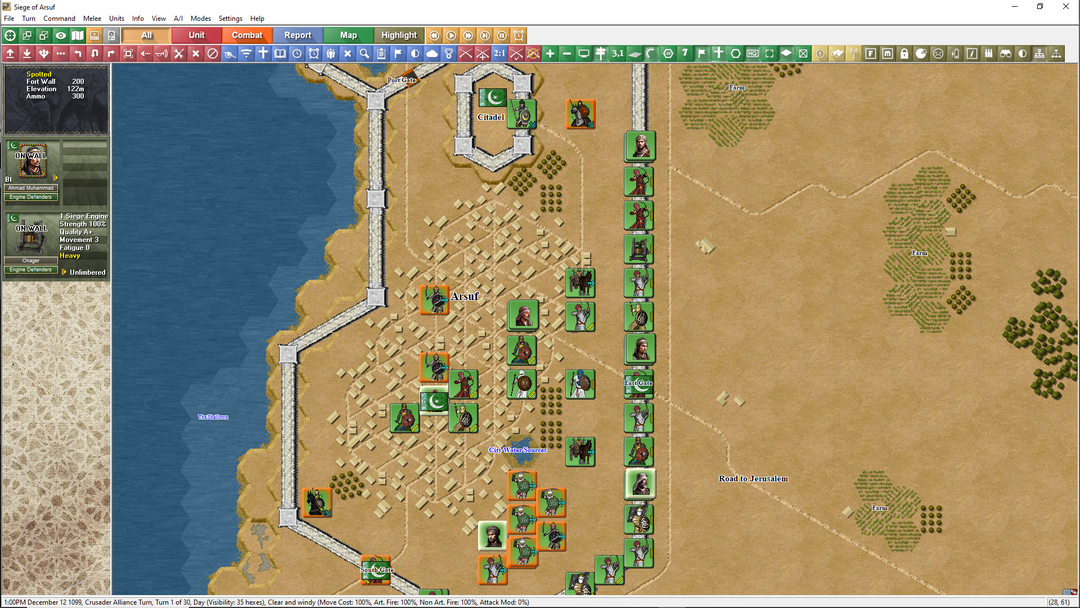Activate the Highlight toolbar tab
The height and width of the screenshot is (608, 1080).
click(399, 36)
